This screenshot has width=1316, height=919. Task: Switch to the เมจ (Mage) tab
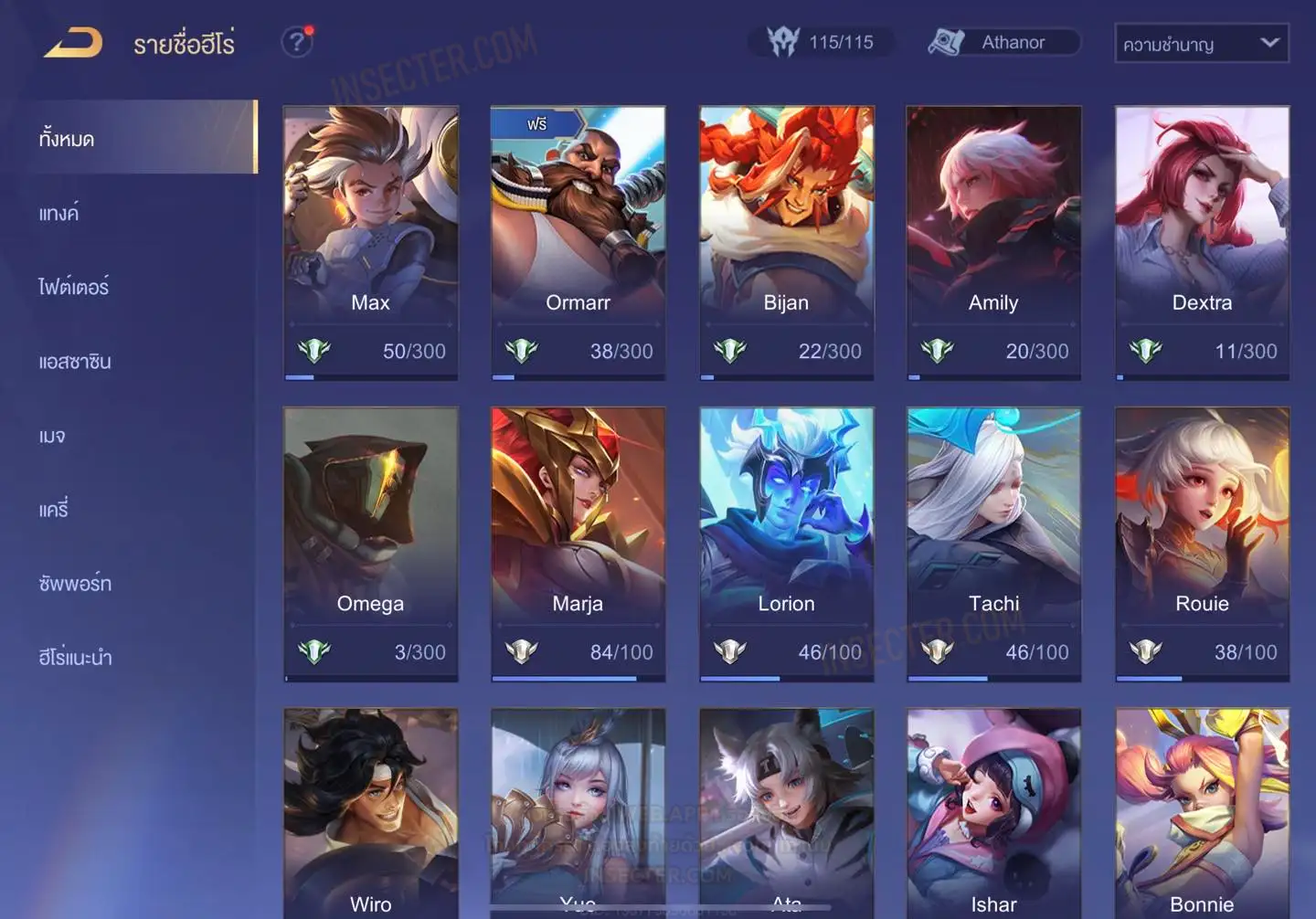point(52,436)
